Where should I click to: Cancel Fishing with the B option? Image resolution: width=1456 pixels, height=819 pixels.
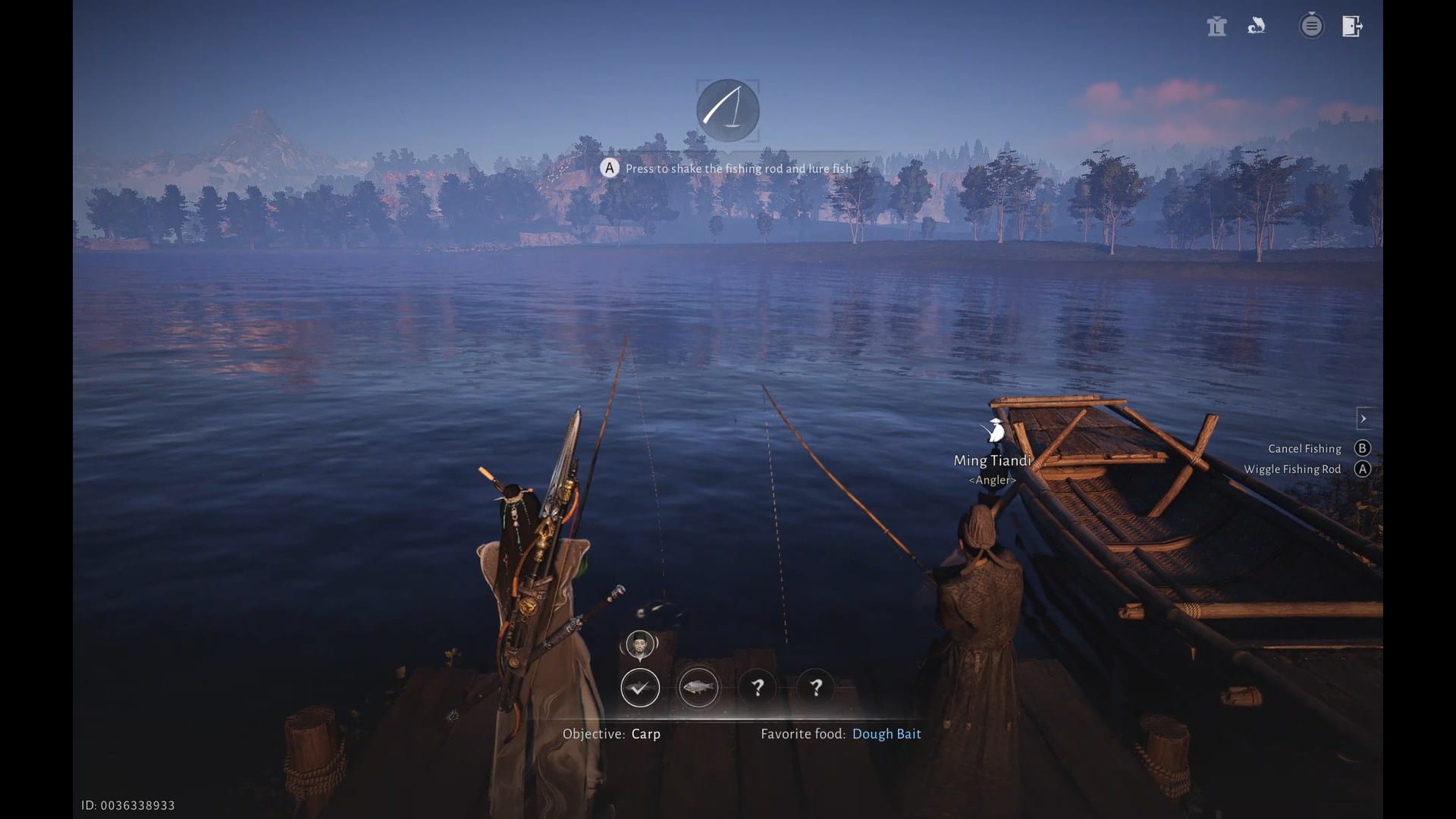tap(1363, 448)
